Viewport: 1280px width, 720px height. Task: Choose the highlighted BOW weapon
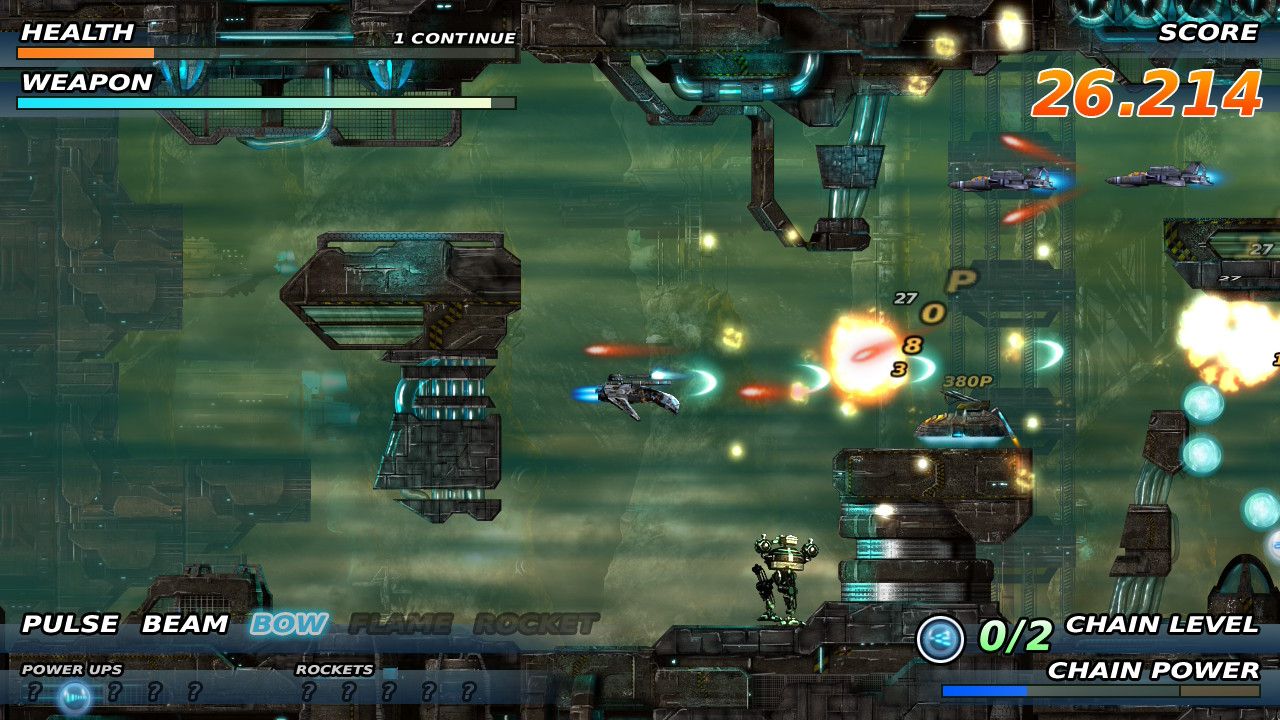[x=289, y=625]
